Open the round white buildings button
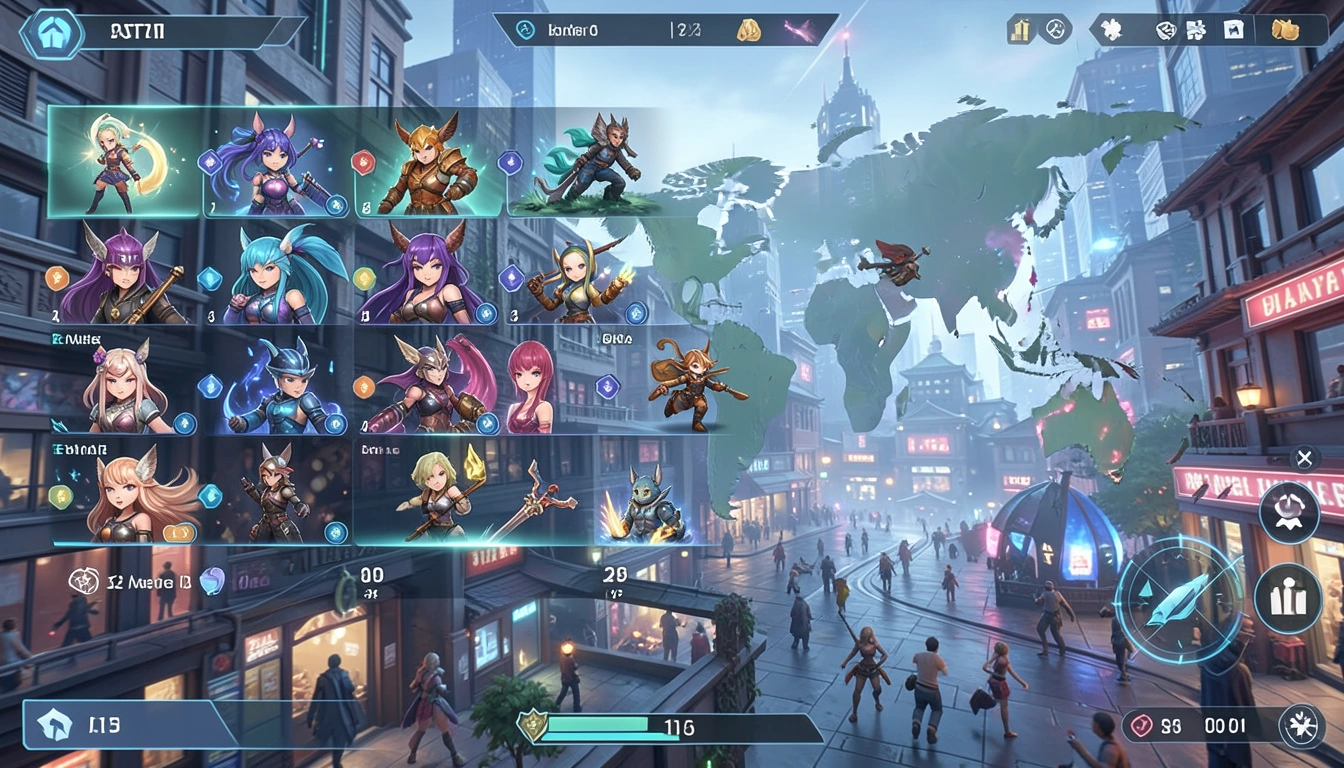Viewport: 1344px width, 768px height. tap(1288, 598)
